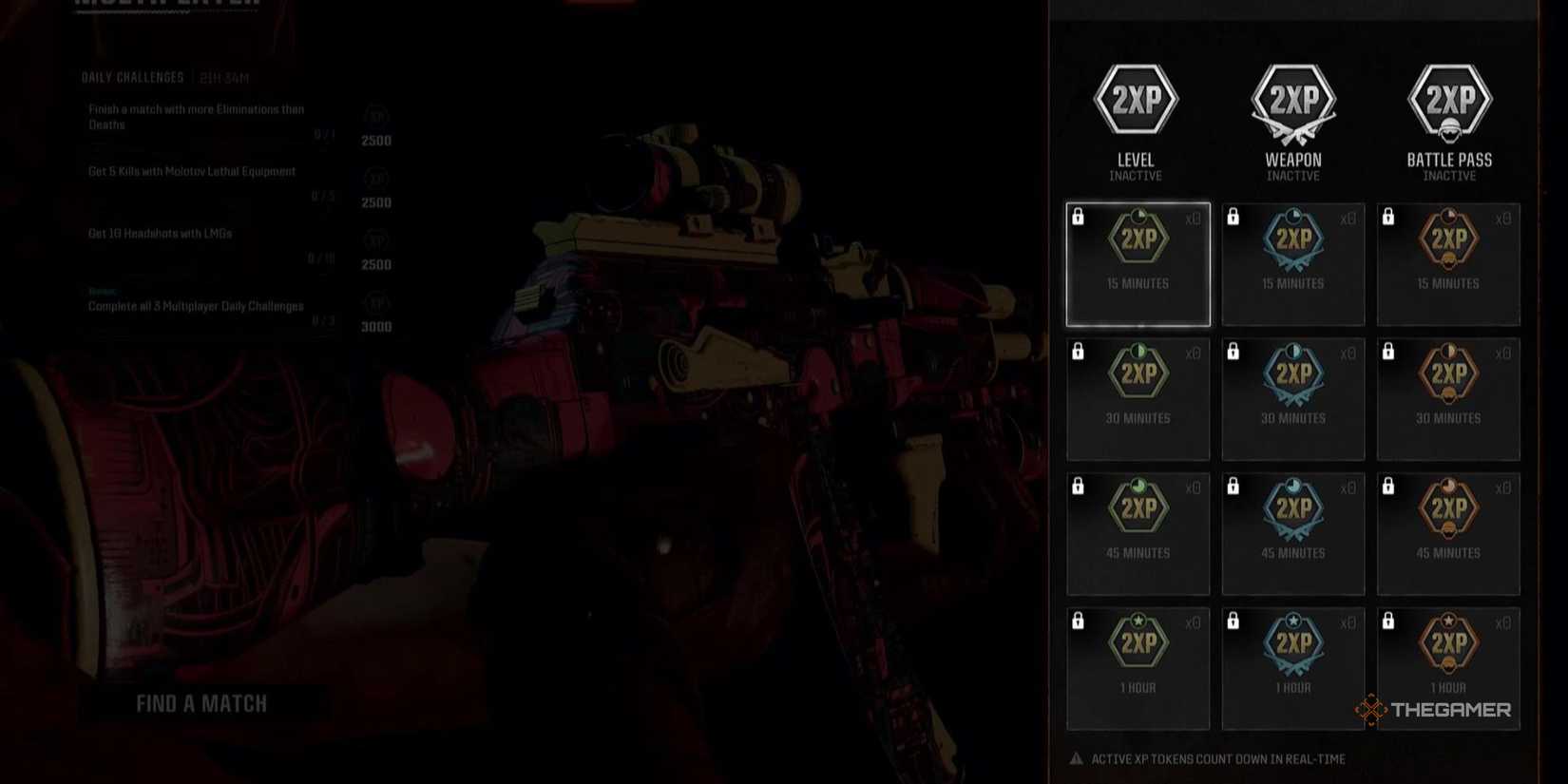The image size is (1568, 784).
Task: Switch to the Daily Challenges panel
Action: pos(133,78)
